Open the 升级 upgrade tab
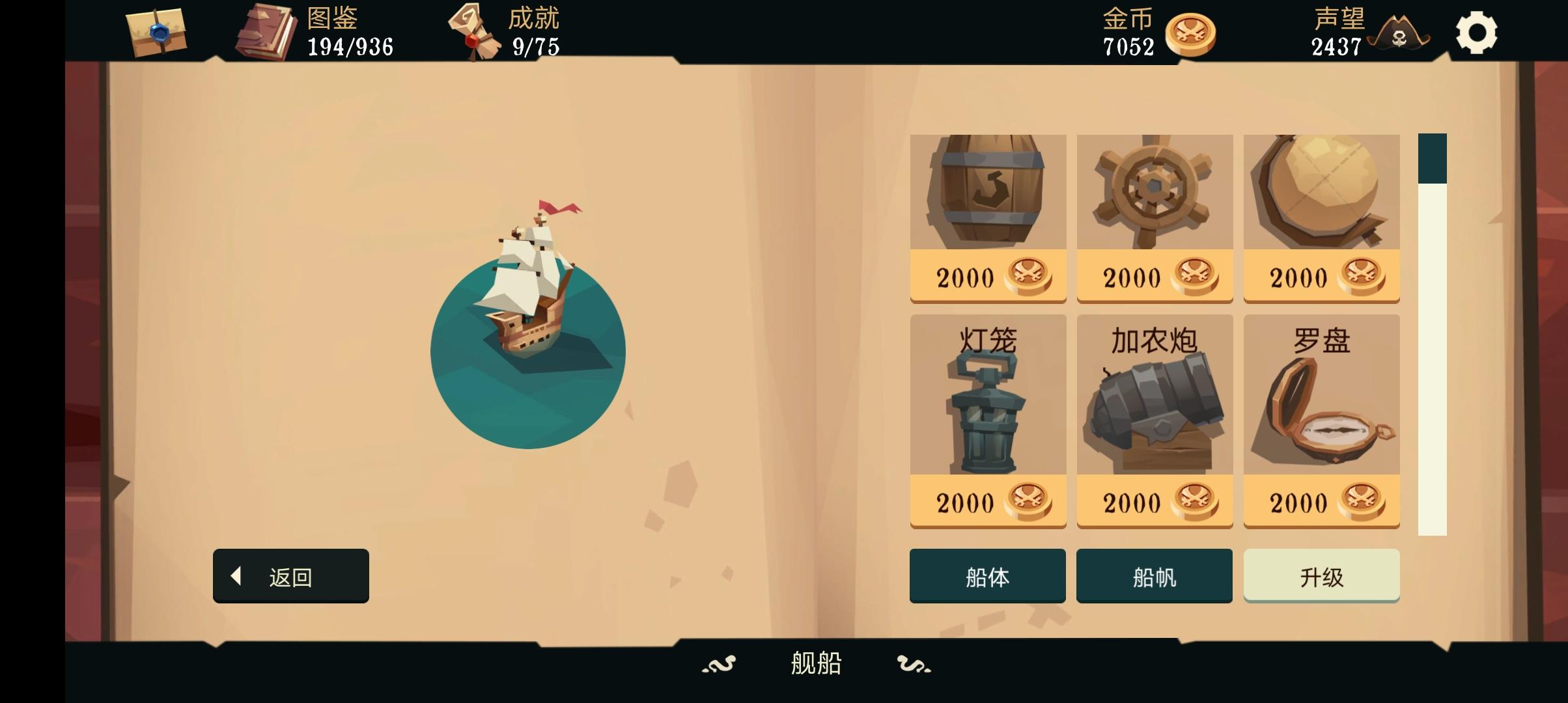 [x=1321, y=575]
